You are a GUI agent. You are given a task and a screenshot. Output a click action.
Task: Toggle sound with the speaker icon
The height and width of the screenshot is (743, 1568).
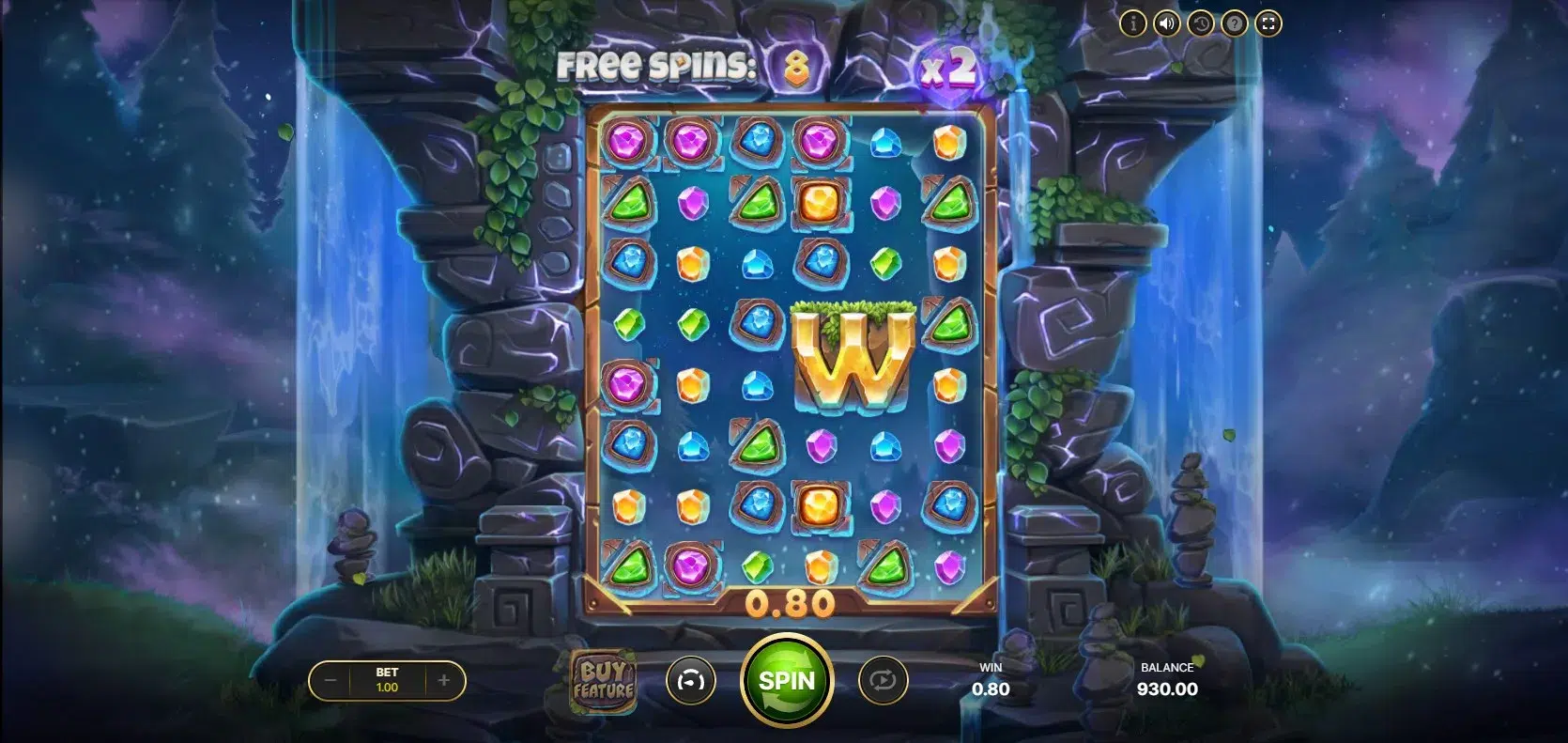[x=1166, y=23]
